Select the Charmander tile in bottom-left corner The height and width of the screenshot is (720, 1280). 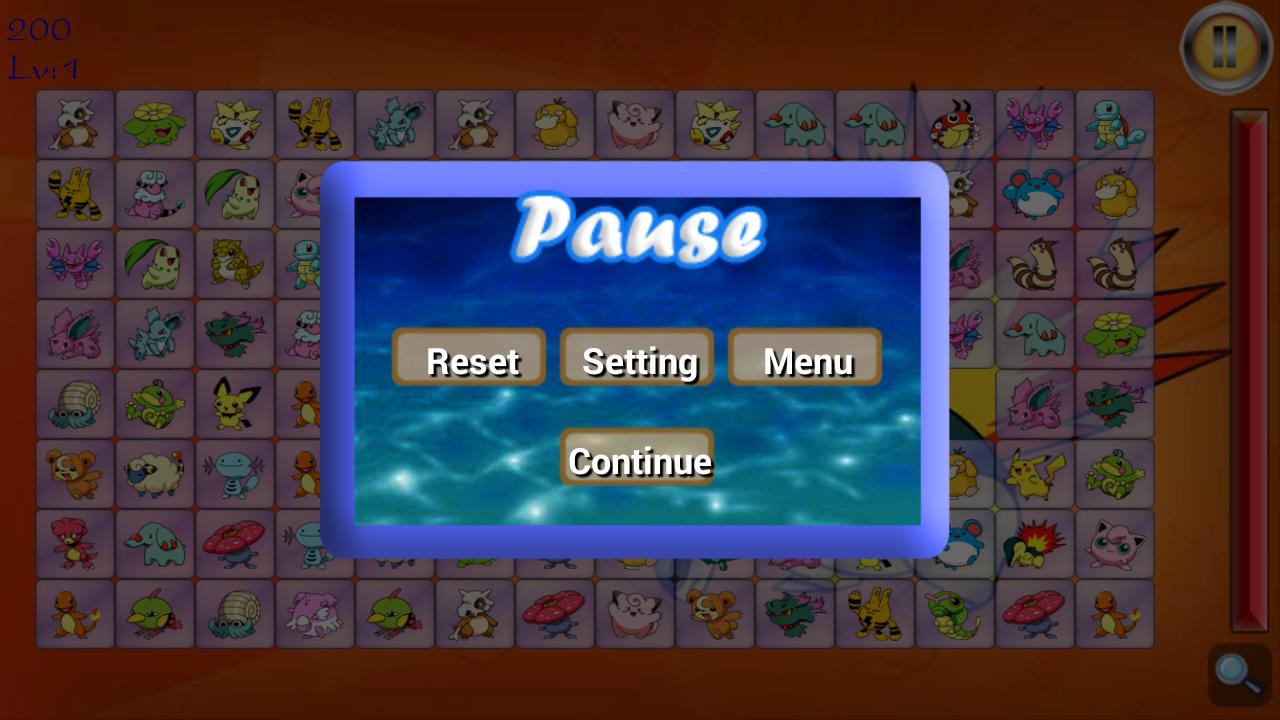coord(75,613)
